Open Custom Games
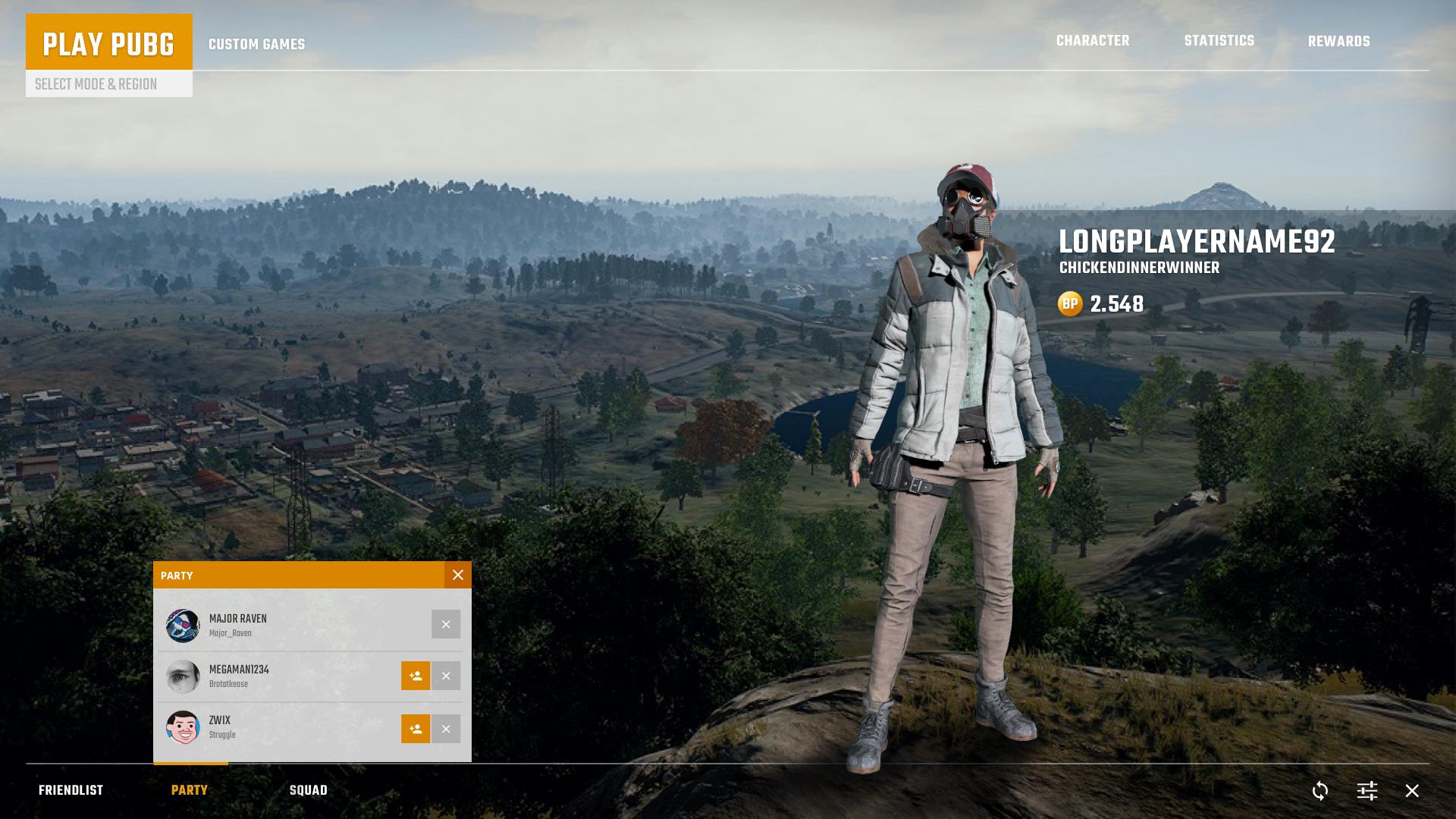This screenshot has height=819, width=1456. [256, 44]
